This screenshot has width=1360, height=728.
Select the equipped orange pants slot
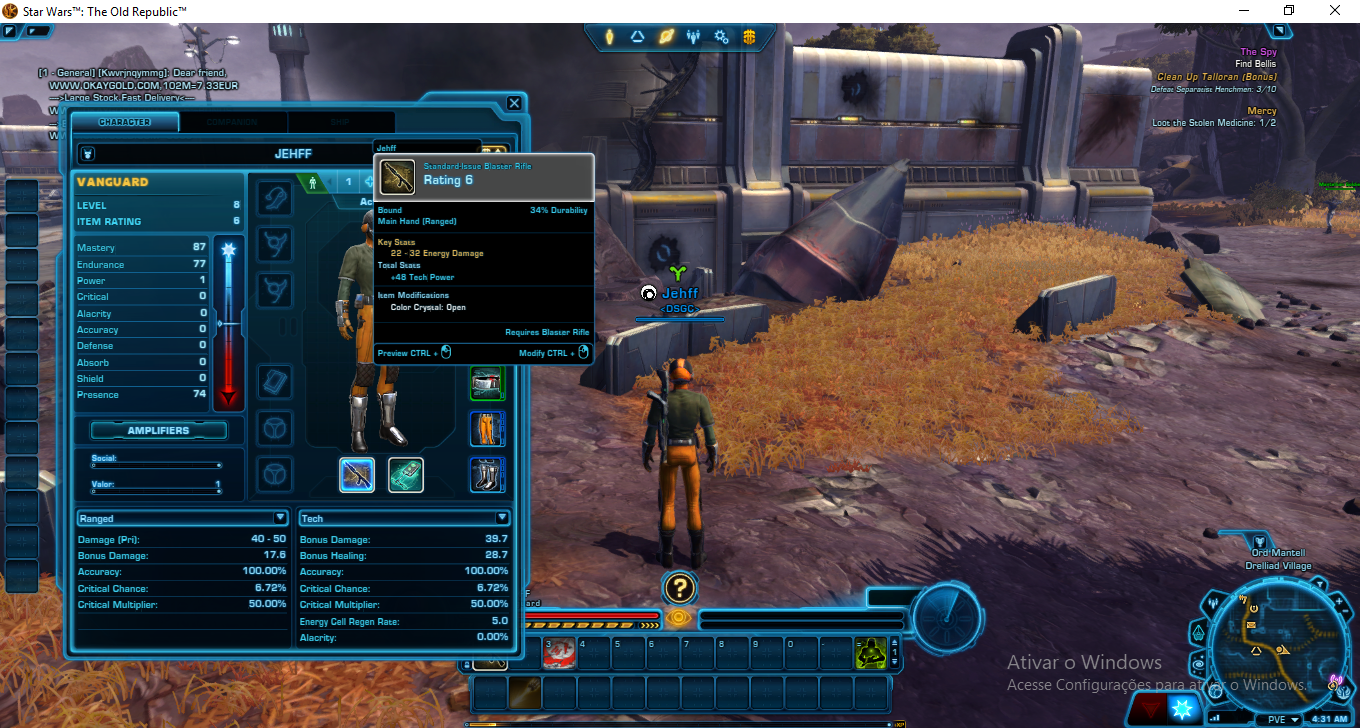[488, 429]
